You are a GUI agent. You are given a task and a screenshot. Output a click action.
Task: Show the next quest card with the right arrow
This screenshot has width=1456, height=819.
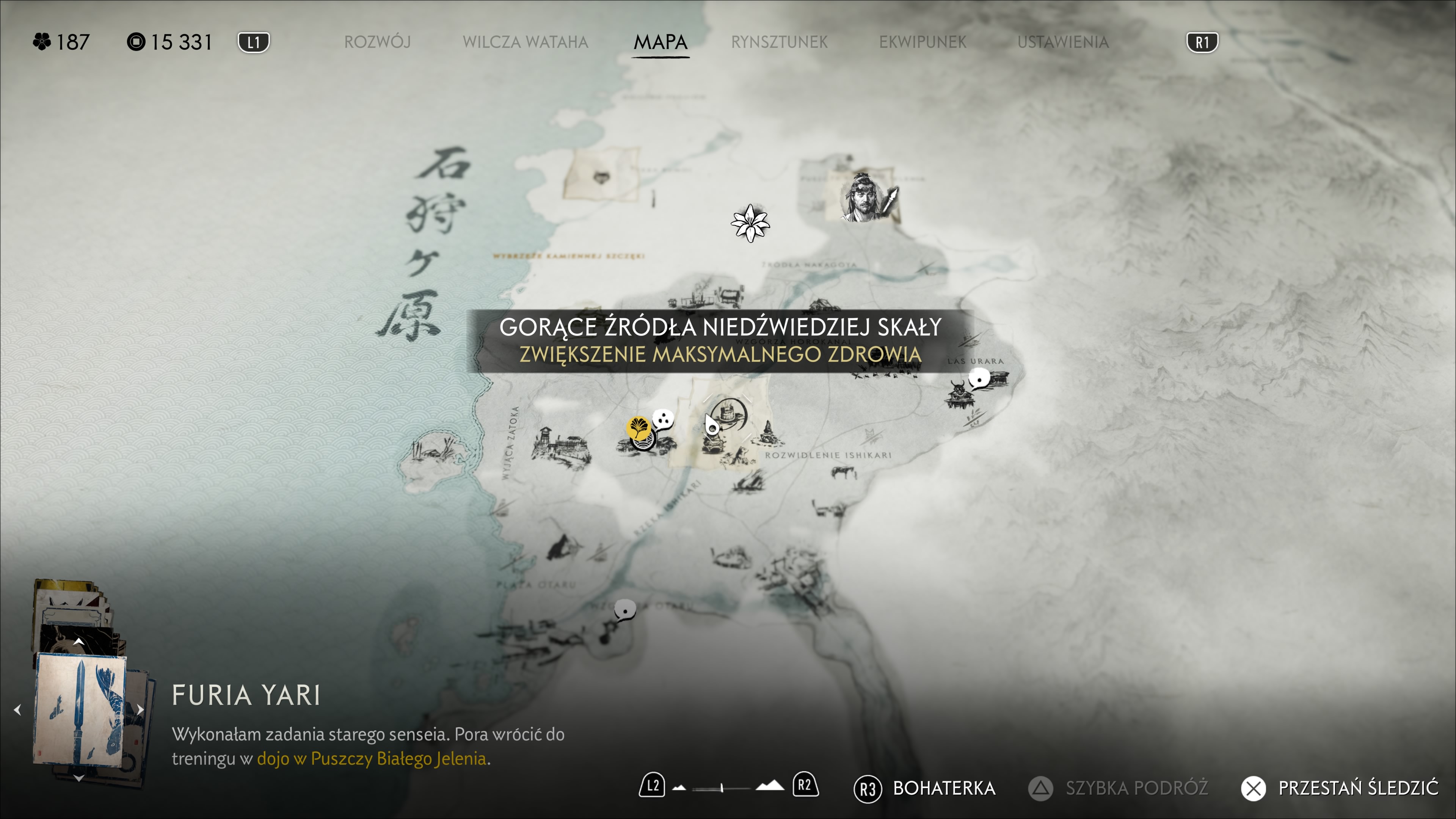click(141, 709)
